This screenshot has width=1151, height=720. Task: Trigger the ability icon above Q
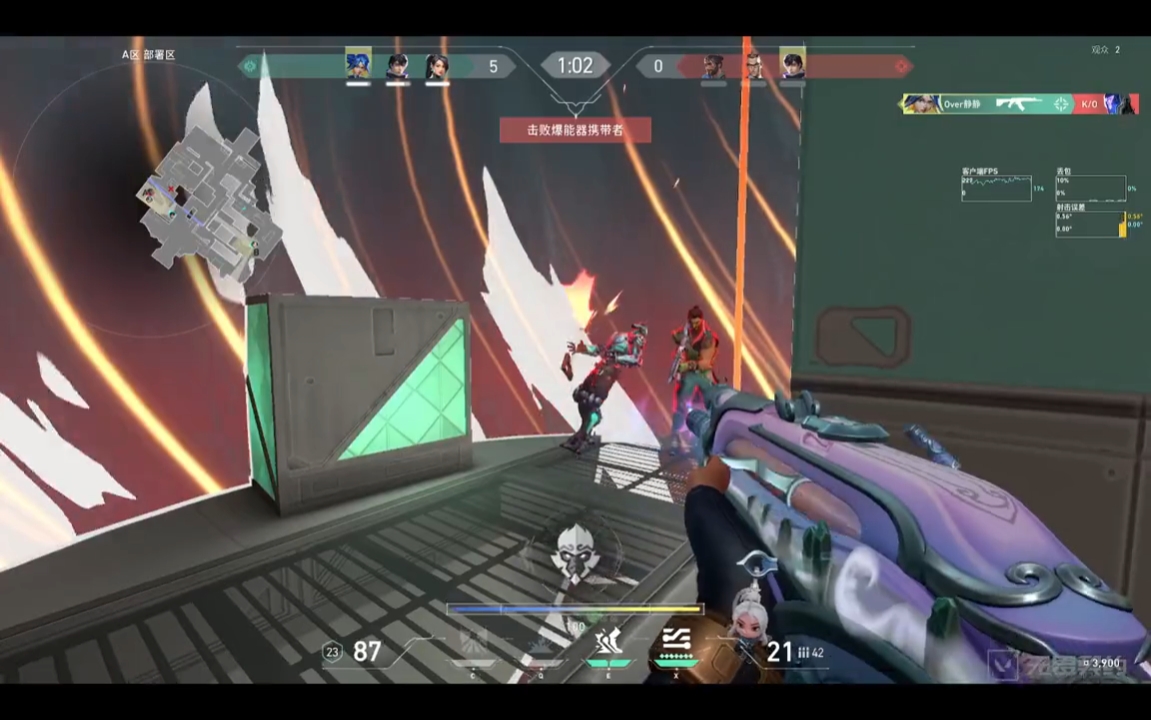point(541,642)
